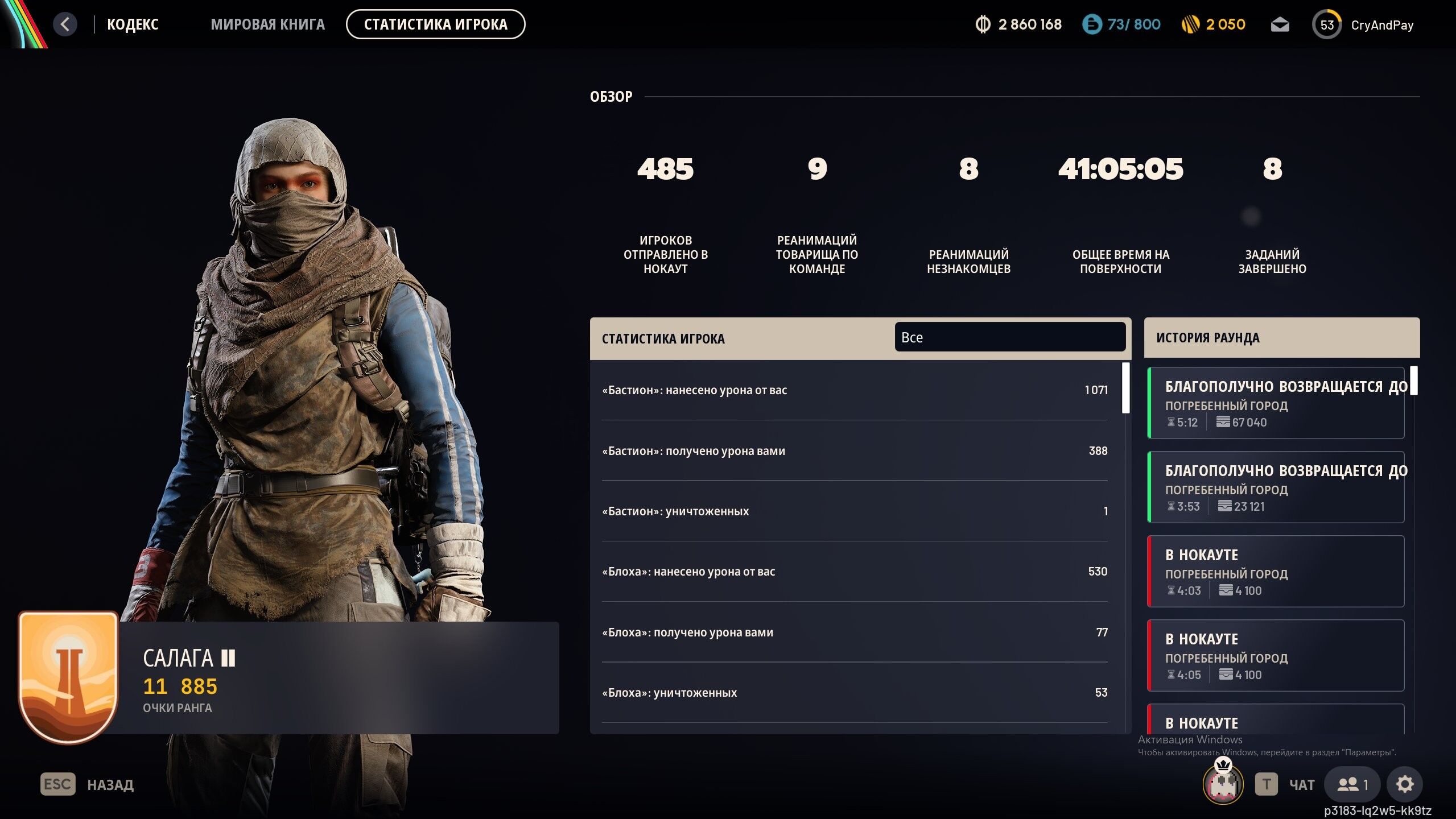Click the level 53 player profile circle

coord(1327,24)
